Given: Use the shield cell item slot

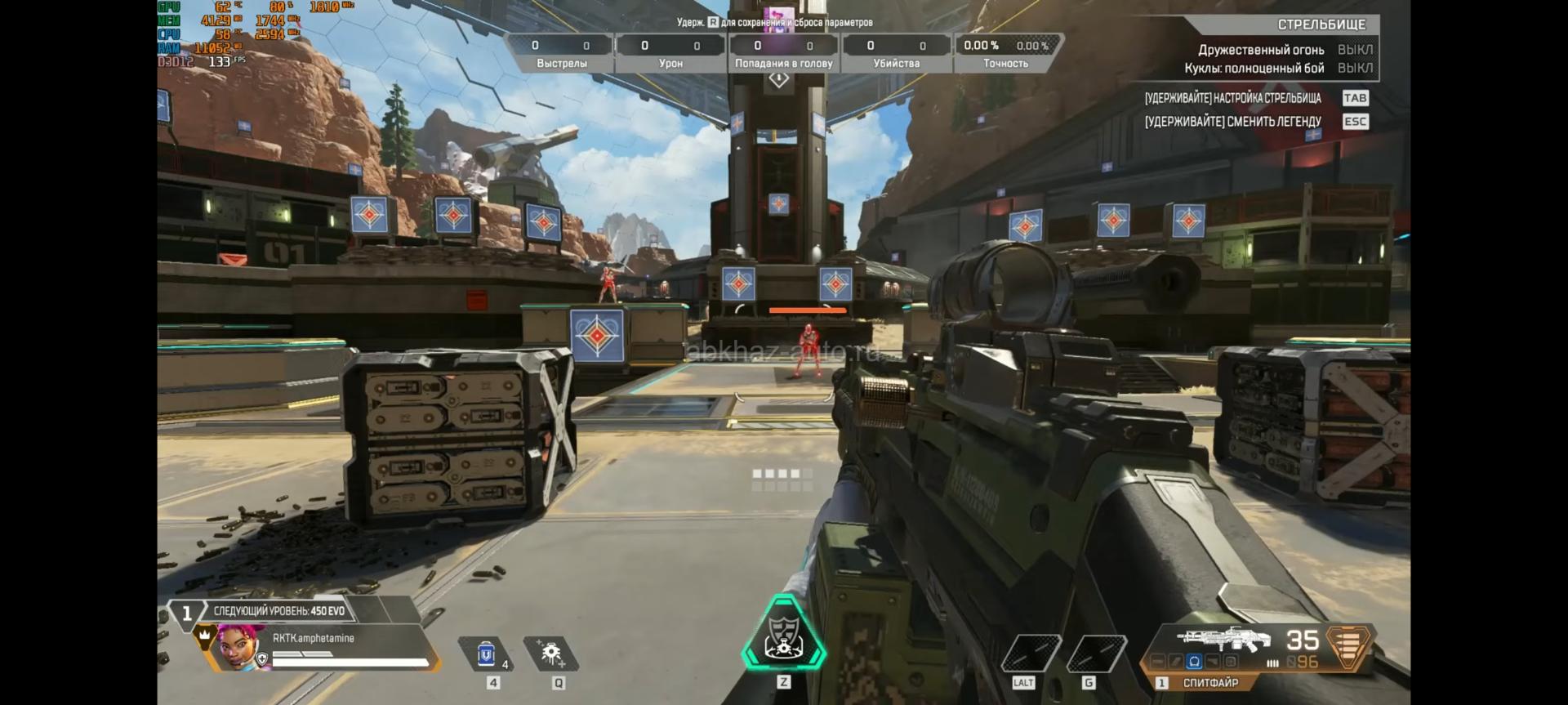Looking at the screenshot, I should point(488,654).
